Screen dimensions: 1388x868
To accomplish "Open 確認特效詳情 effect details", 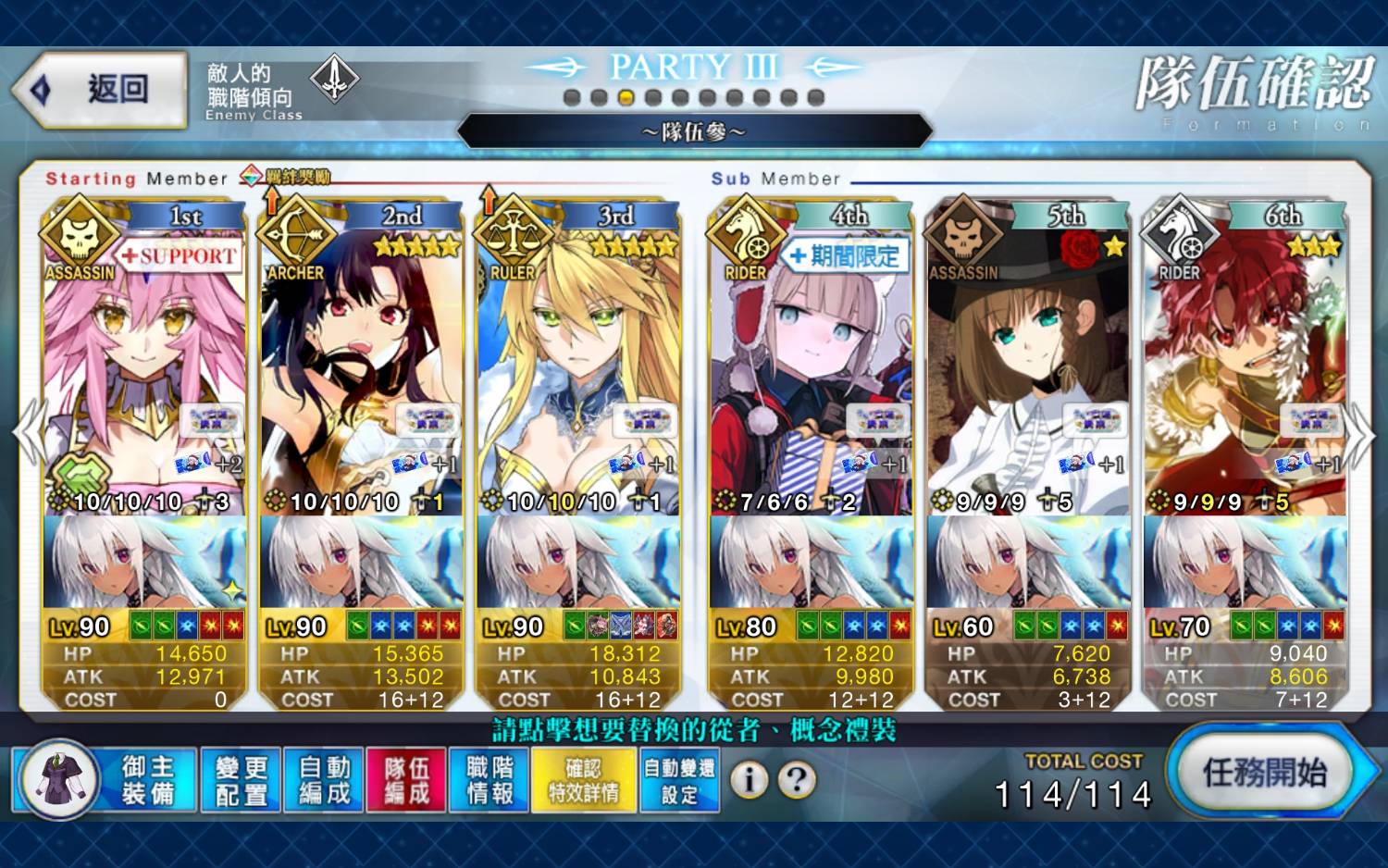I will coord(584,780).
